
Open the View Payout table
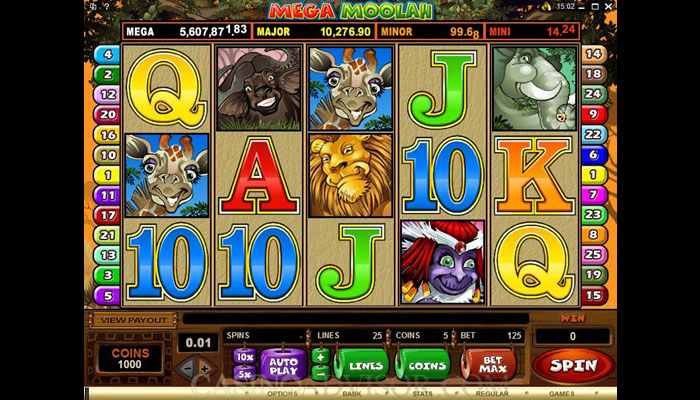(x=132, y=320)
